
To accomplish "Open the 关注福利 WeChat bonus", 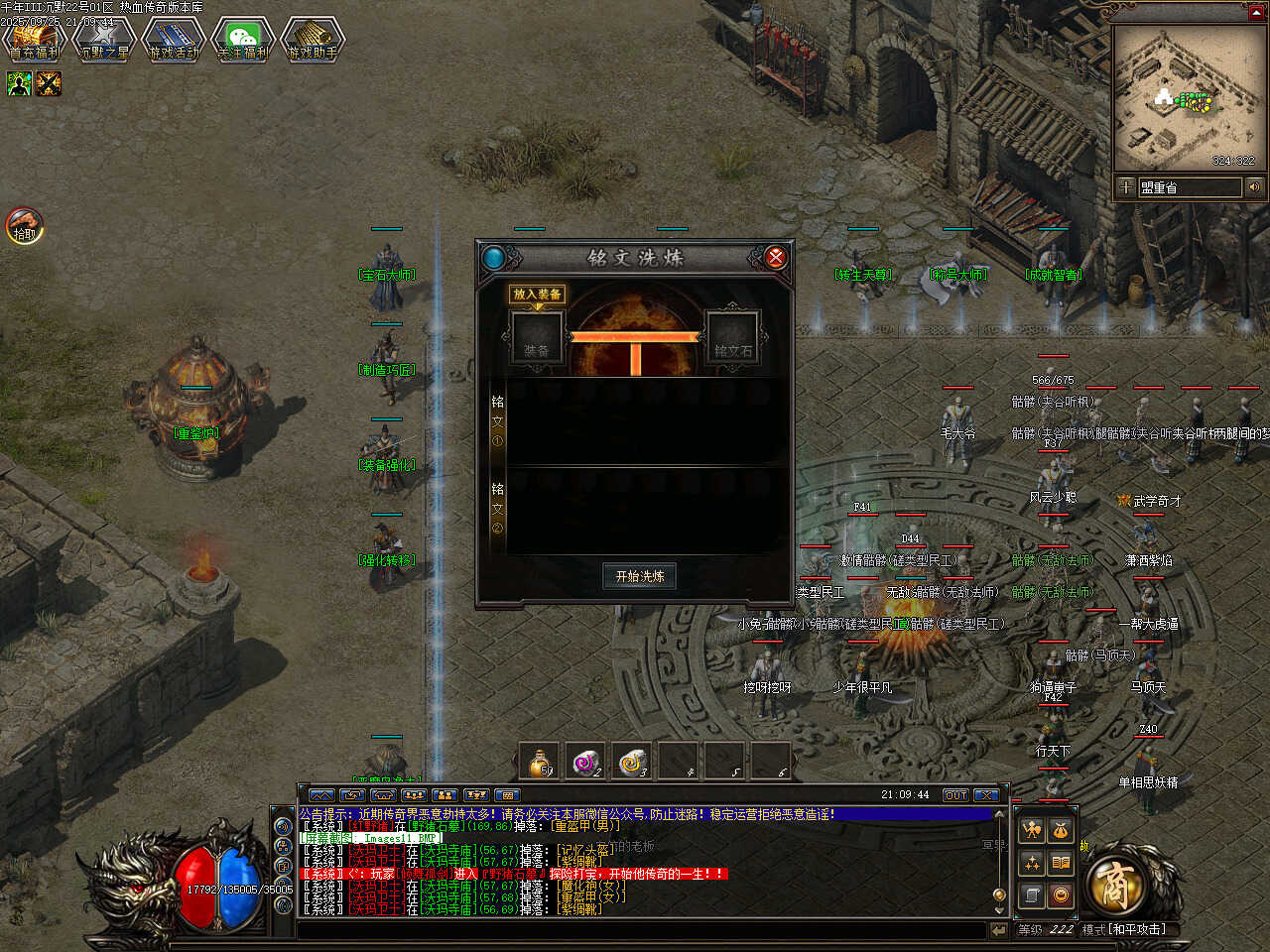I will pos(243,42).
